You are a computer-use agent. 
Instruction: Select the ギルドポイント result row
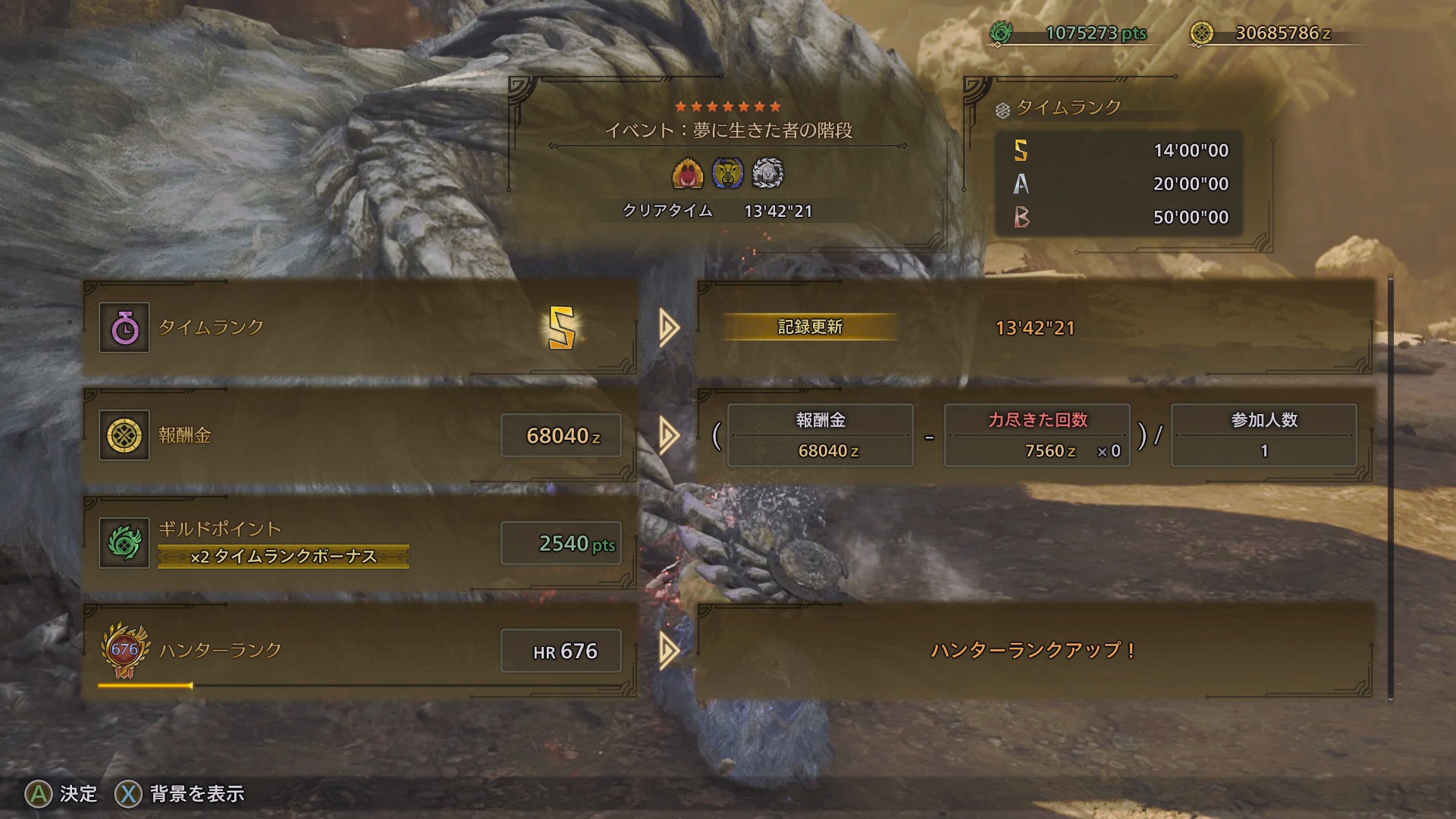tap(359, 543)
